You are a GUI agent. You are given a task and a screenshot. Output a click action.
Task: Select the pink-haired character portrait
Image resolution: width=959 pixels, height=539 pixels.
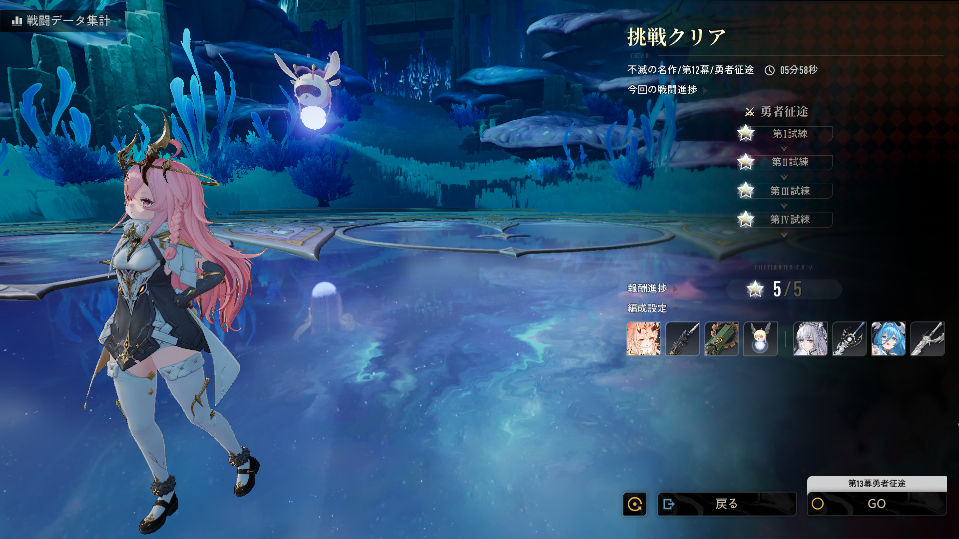point(644,339)
